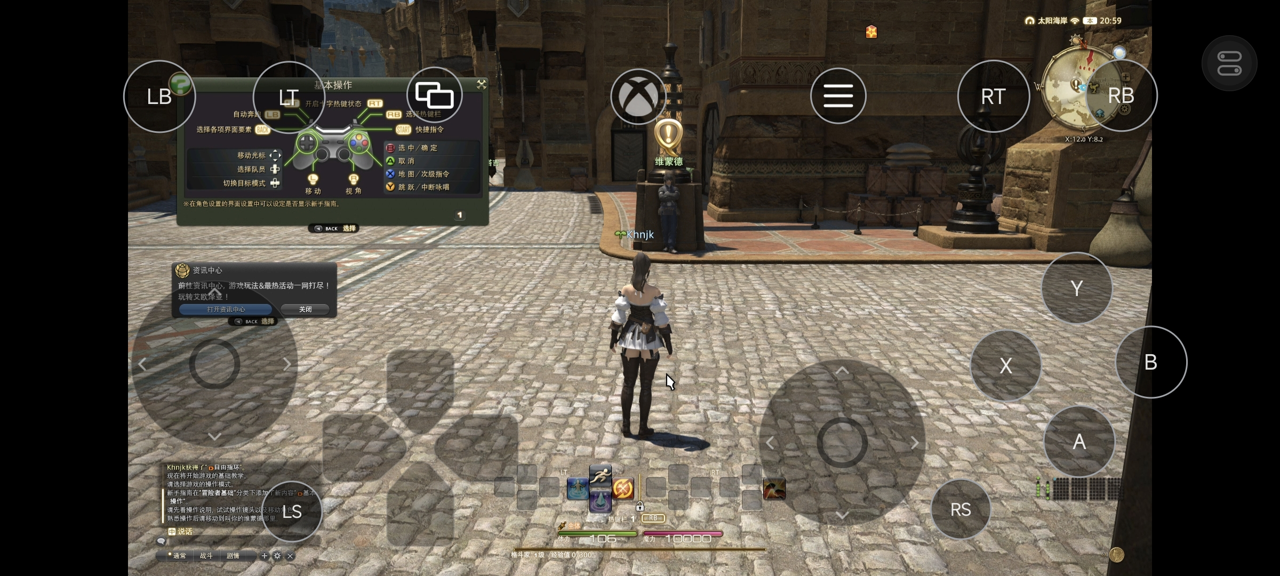Tap the Xbox guide overlay button
Viewport: 1280px width, 576px height.
click(x=639, y=97)
